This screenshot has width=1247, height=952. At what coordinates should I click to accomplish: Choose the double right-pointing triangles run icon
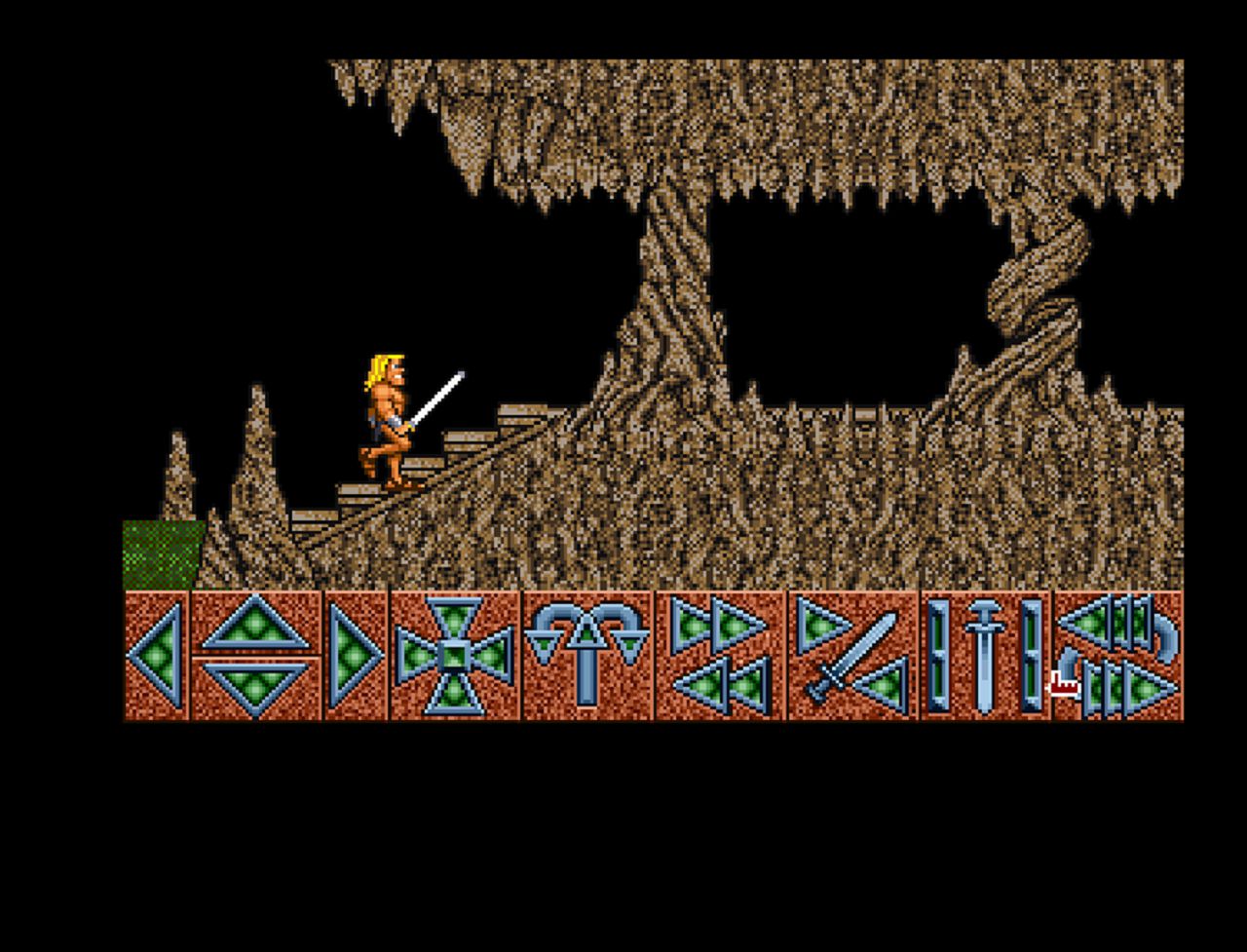[x=719, y=626]
